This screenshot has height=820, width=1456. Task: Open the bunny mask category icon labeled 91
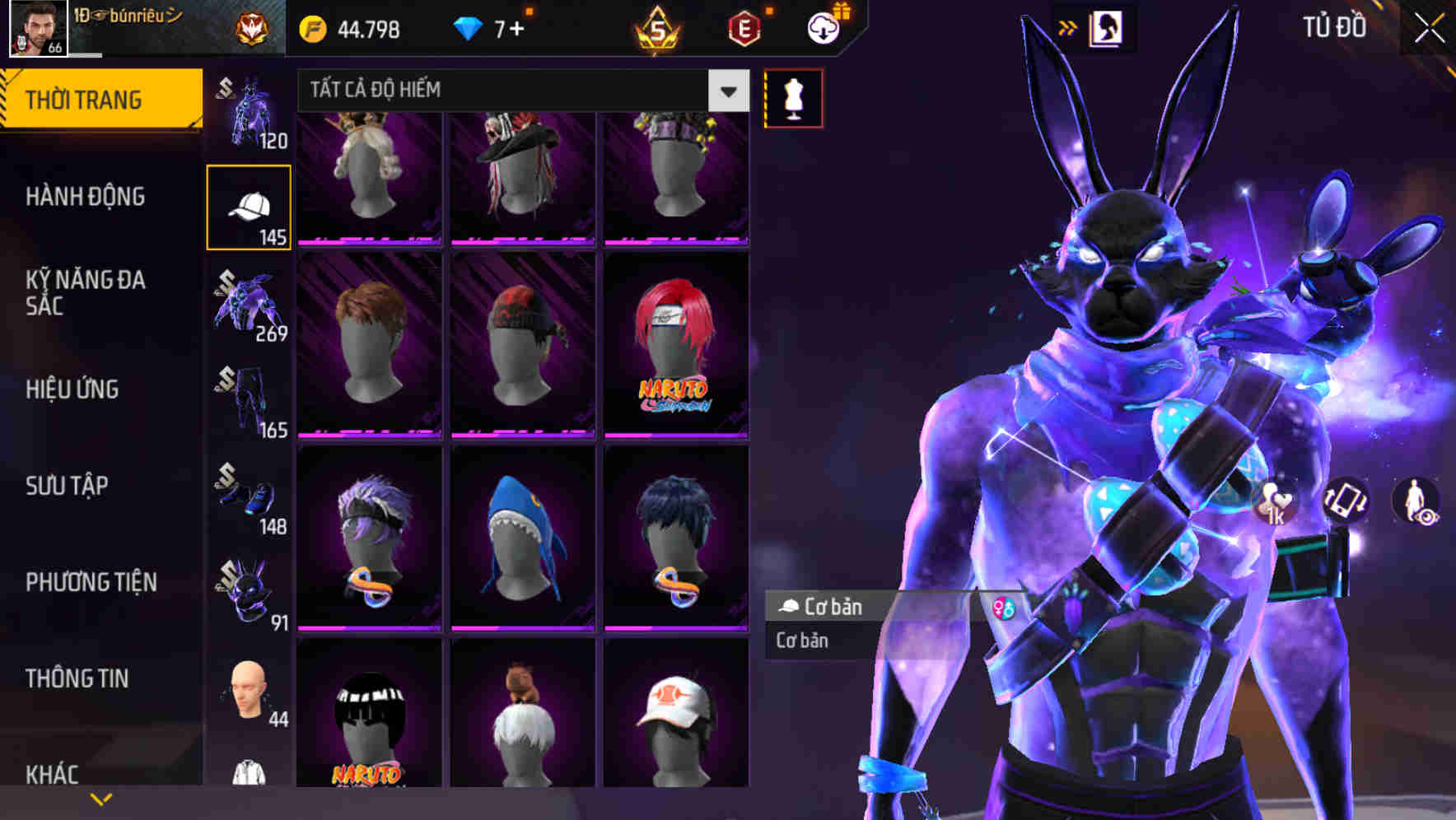coord(248,593)
